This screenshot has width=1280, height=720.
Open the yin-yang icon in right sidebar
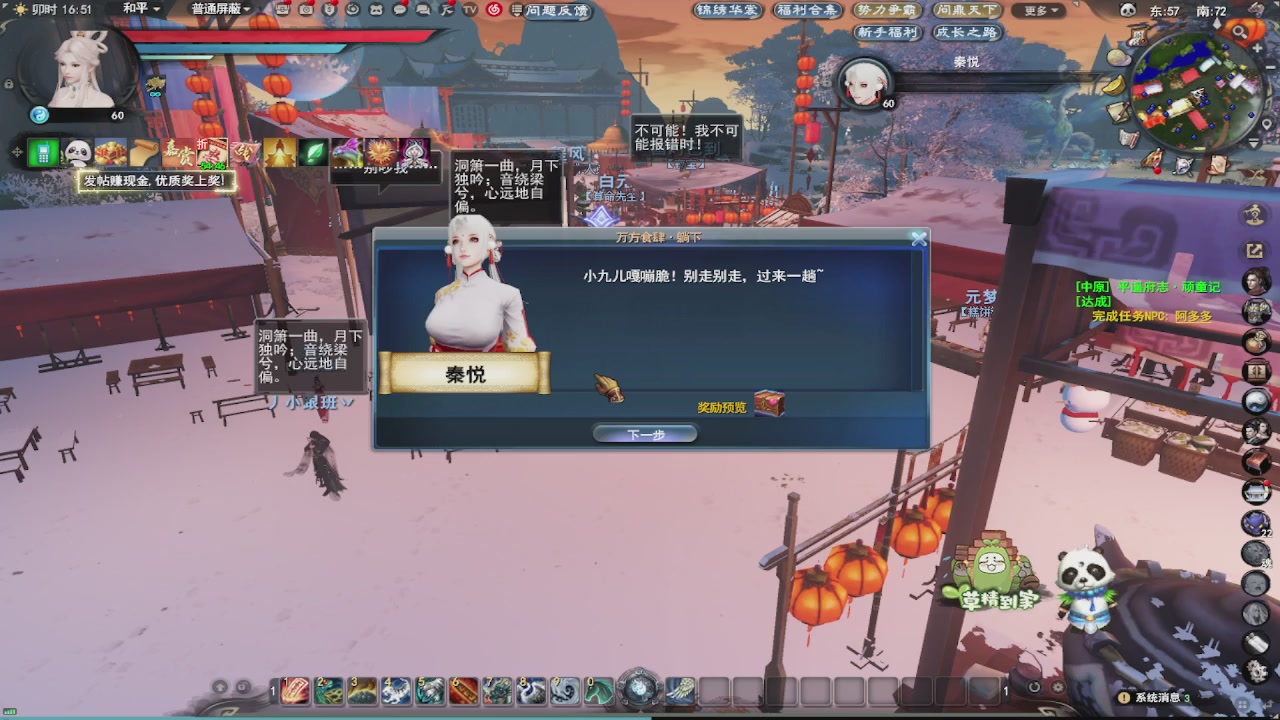coord(1254,404)
